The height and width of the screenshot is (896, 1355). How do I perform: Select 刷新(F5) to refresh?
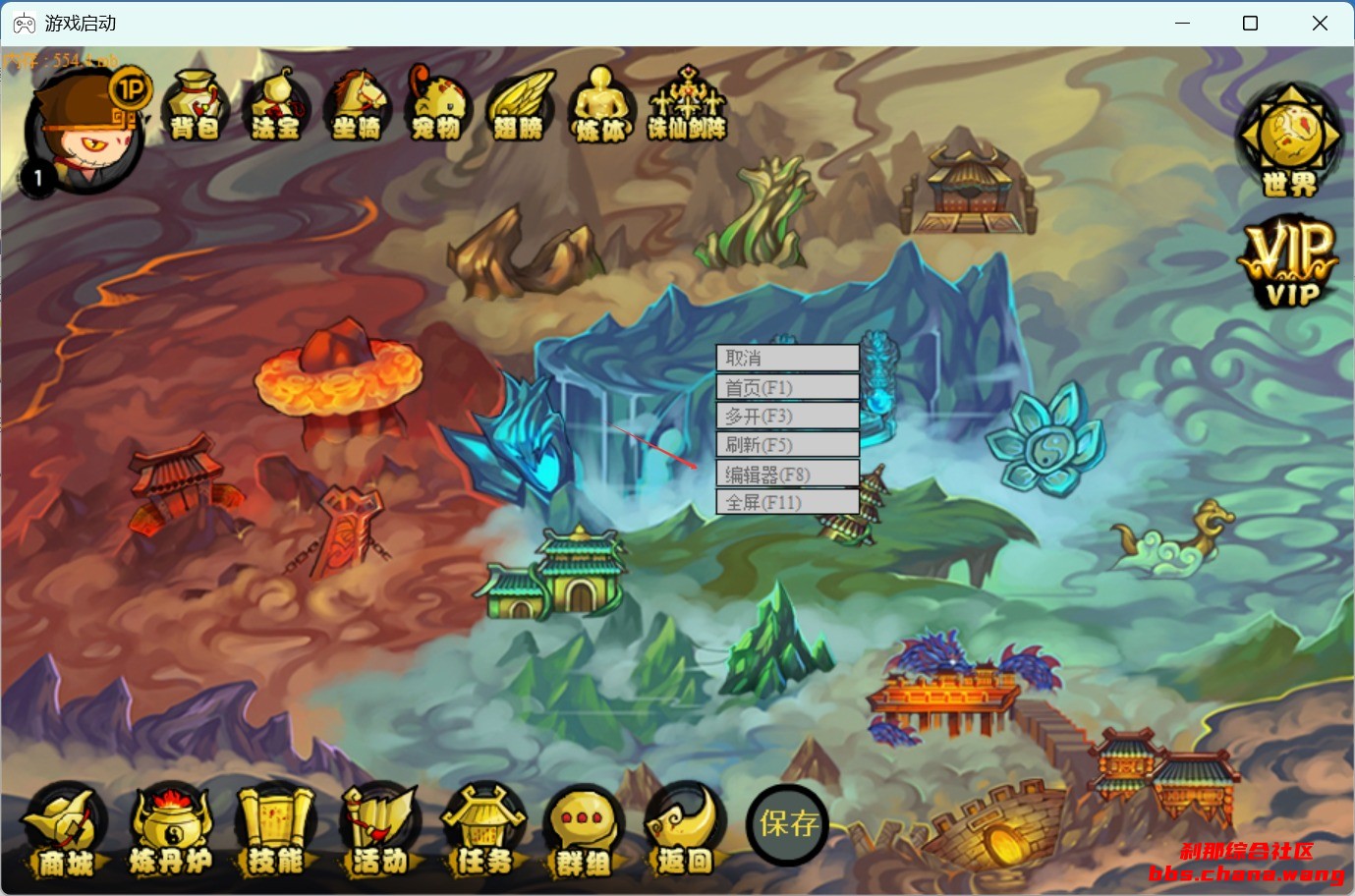(787, 444)
